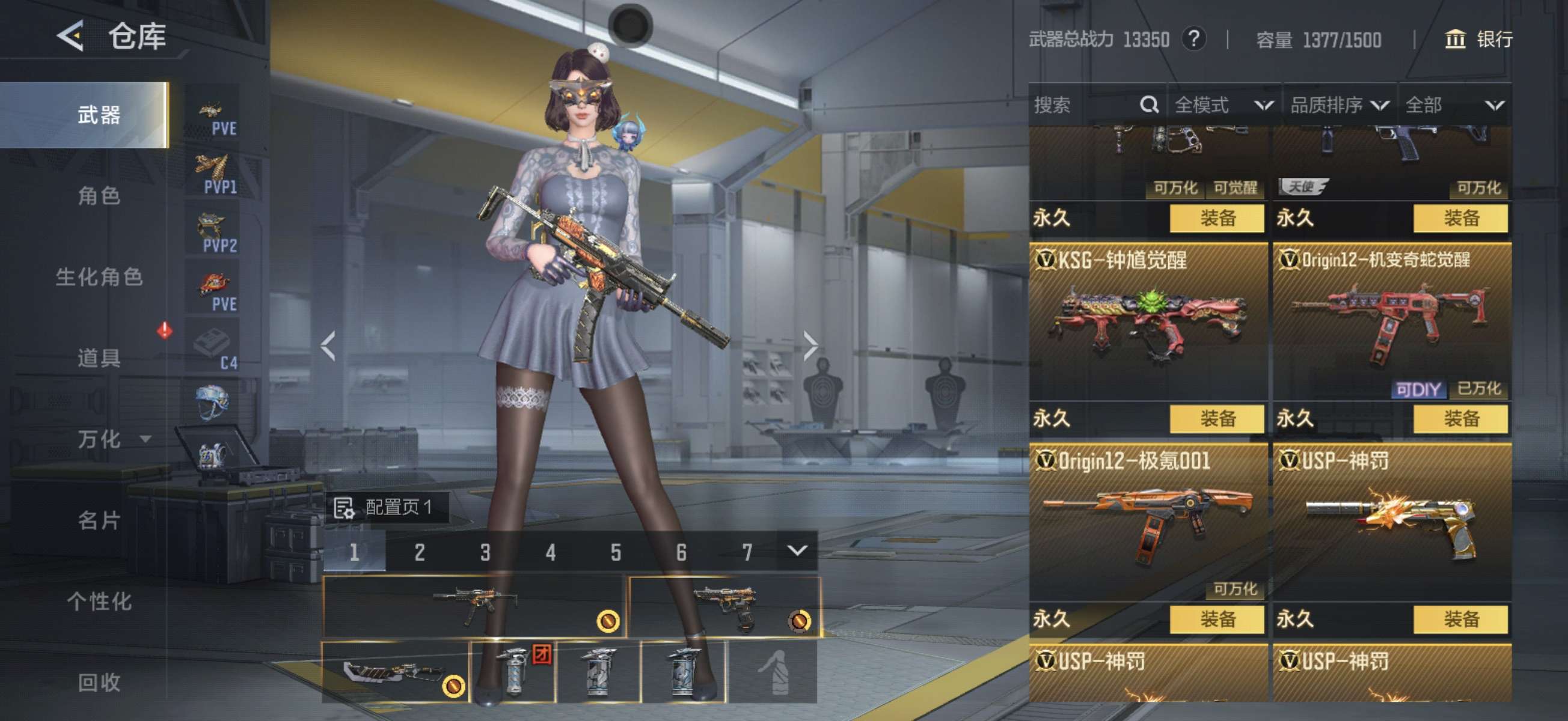Select the 道具 items tab
This screenshot has width=1568, height=721.
(99, 357)
